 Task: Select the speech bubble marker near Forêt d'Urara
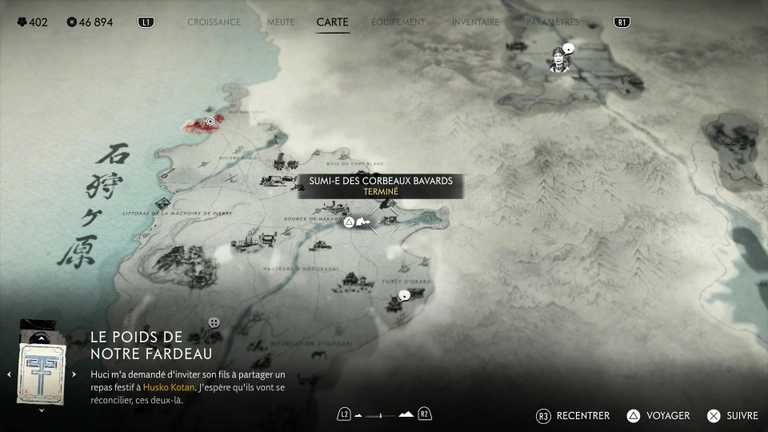(404, 296)
